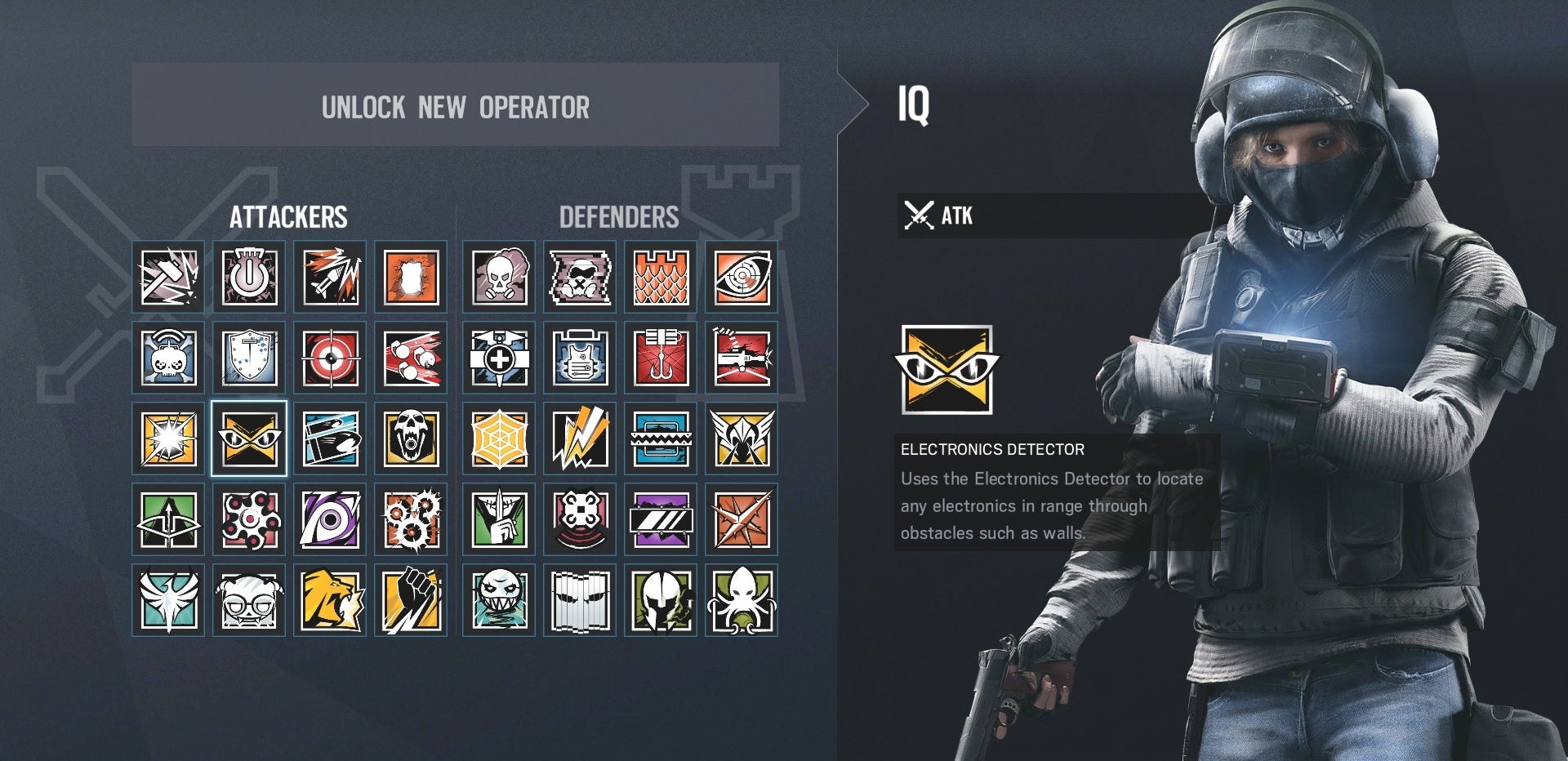The height and width of the screenshot is (761, 1568).
Task: Pick the Montagne shield icon
Action: coord(249,358)
